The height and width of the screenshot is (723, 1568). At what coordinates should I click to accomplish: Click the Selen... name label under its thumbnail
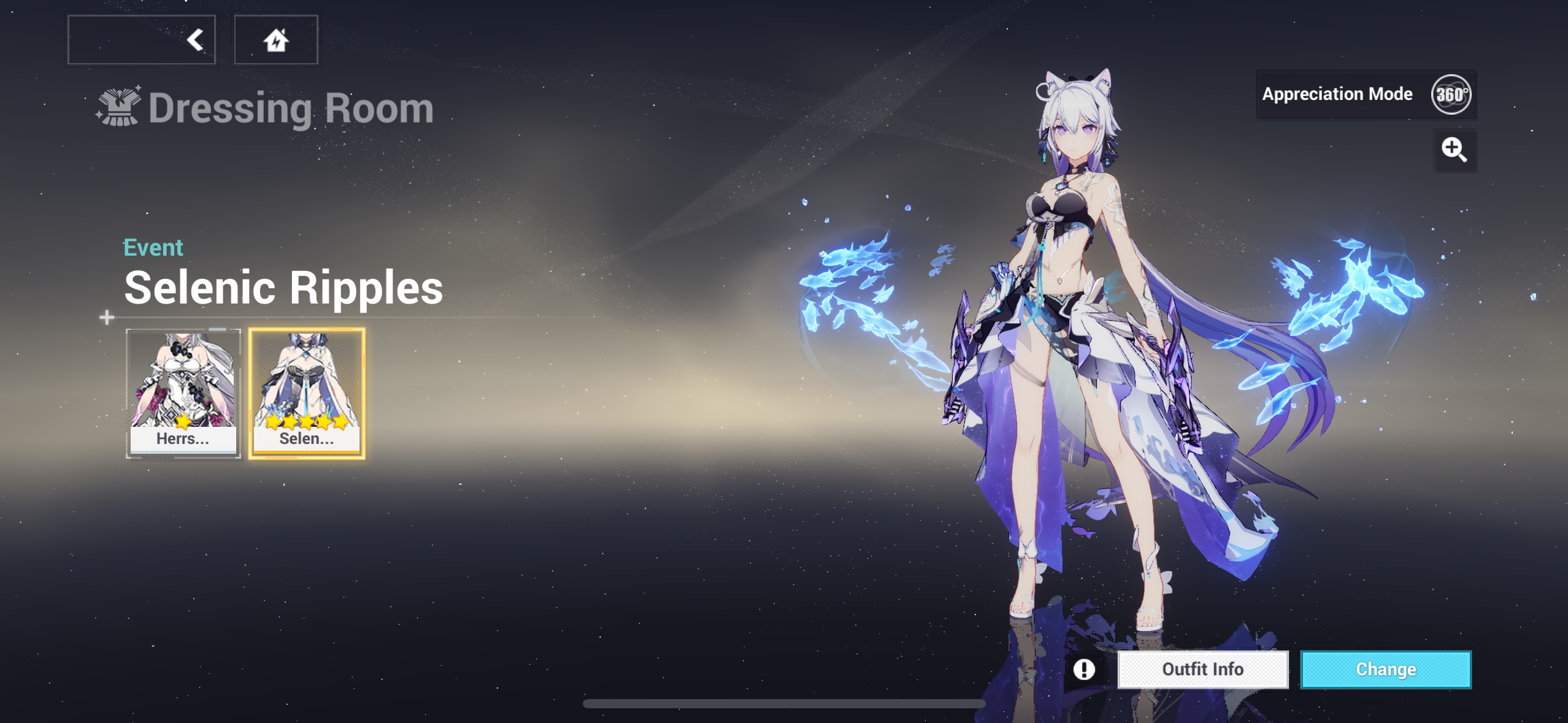coord(306,439)
